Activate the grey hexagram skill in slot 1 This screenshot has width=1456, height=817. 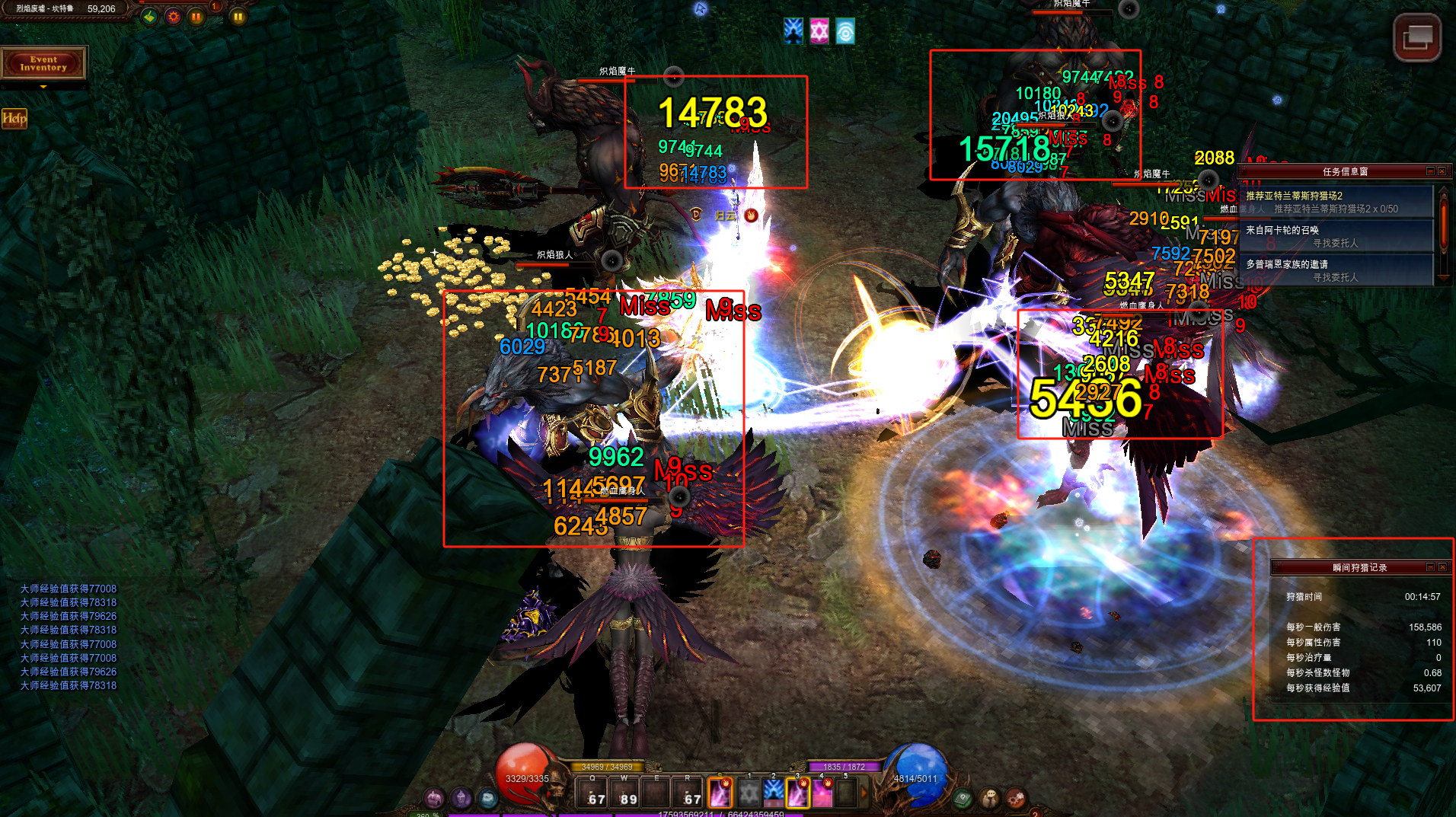749,793
